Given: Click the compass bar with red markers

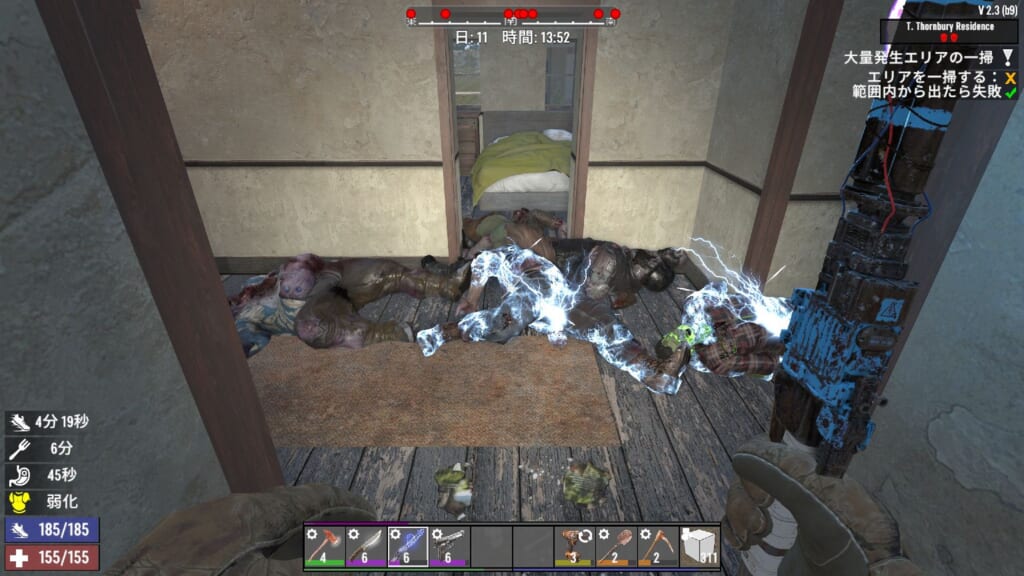Looking at the screenshot, I should 511,15.
